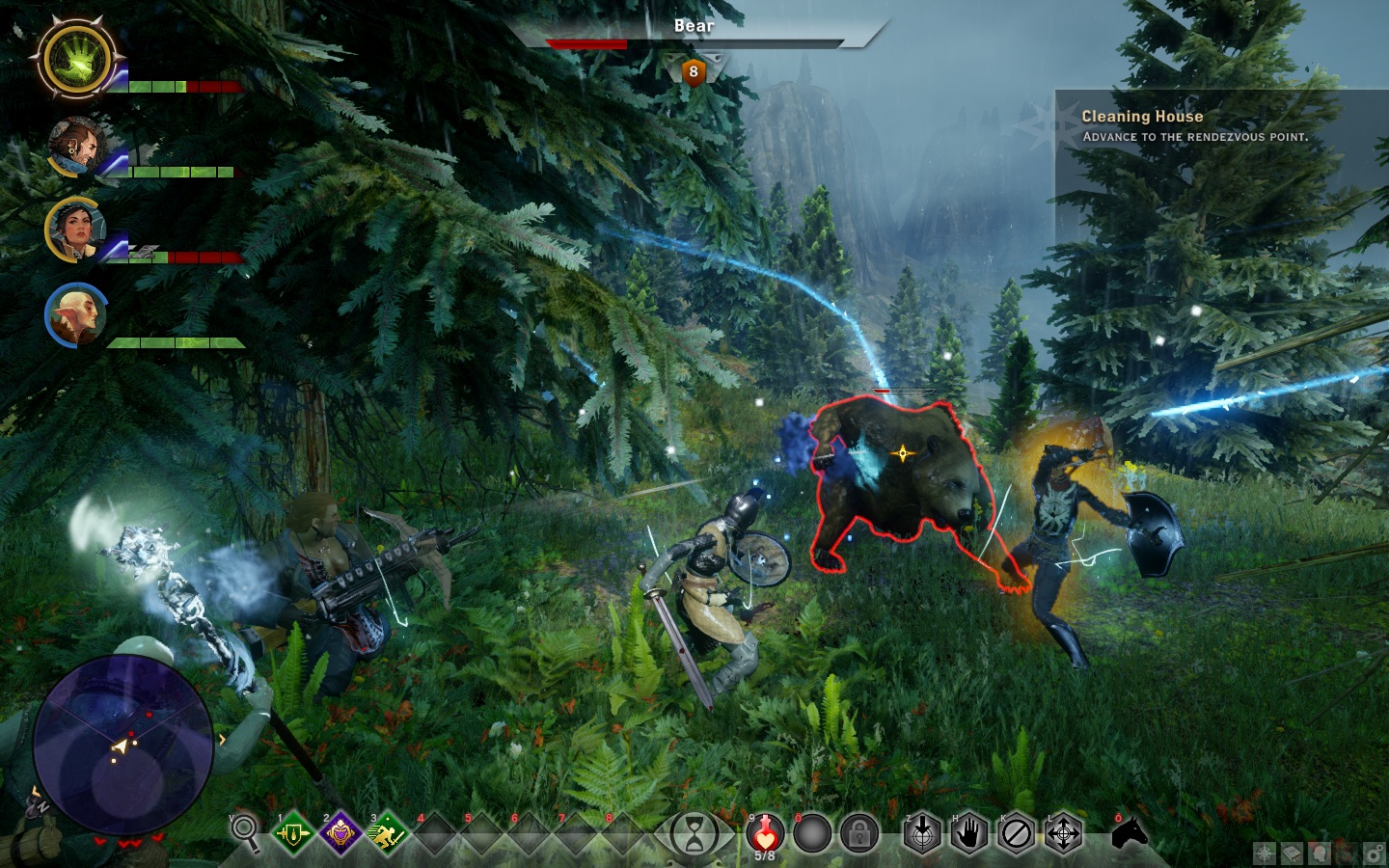
Task: Select the crossed-circle disengage command
Action: [1016, 833]
